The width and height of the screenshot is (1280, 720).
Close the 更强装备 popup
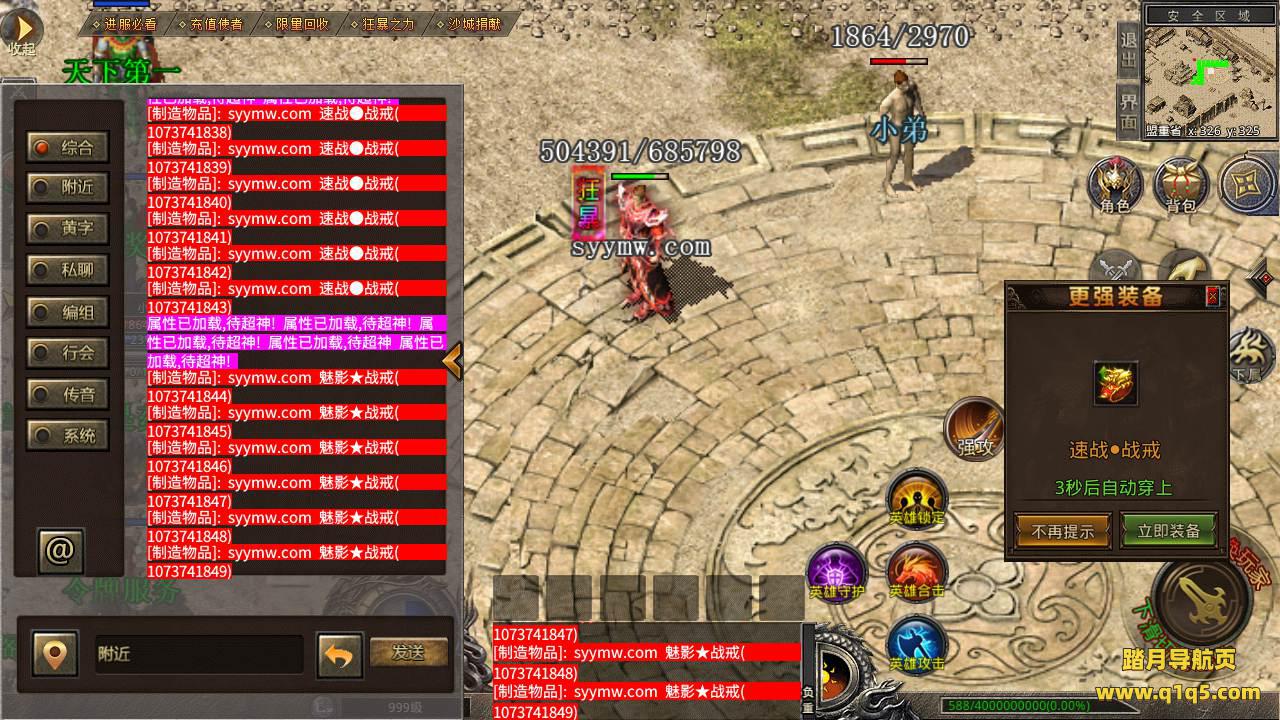pyautogui.click(x=1212, y=296)
